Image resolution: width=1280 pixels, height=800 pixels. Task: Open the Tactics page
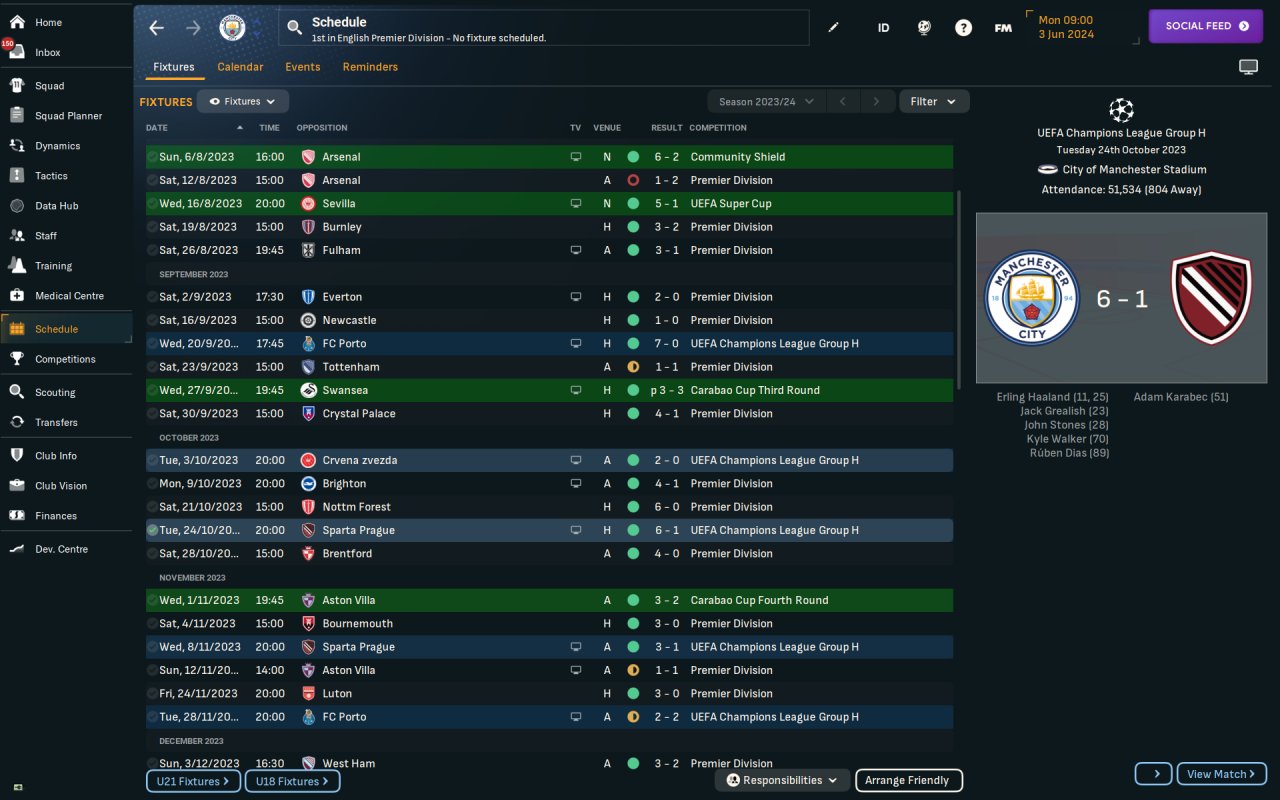point(51,176)
